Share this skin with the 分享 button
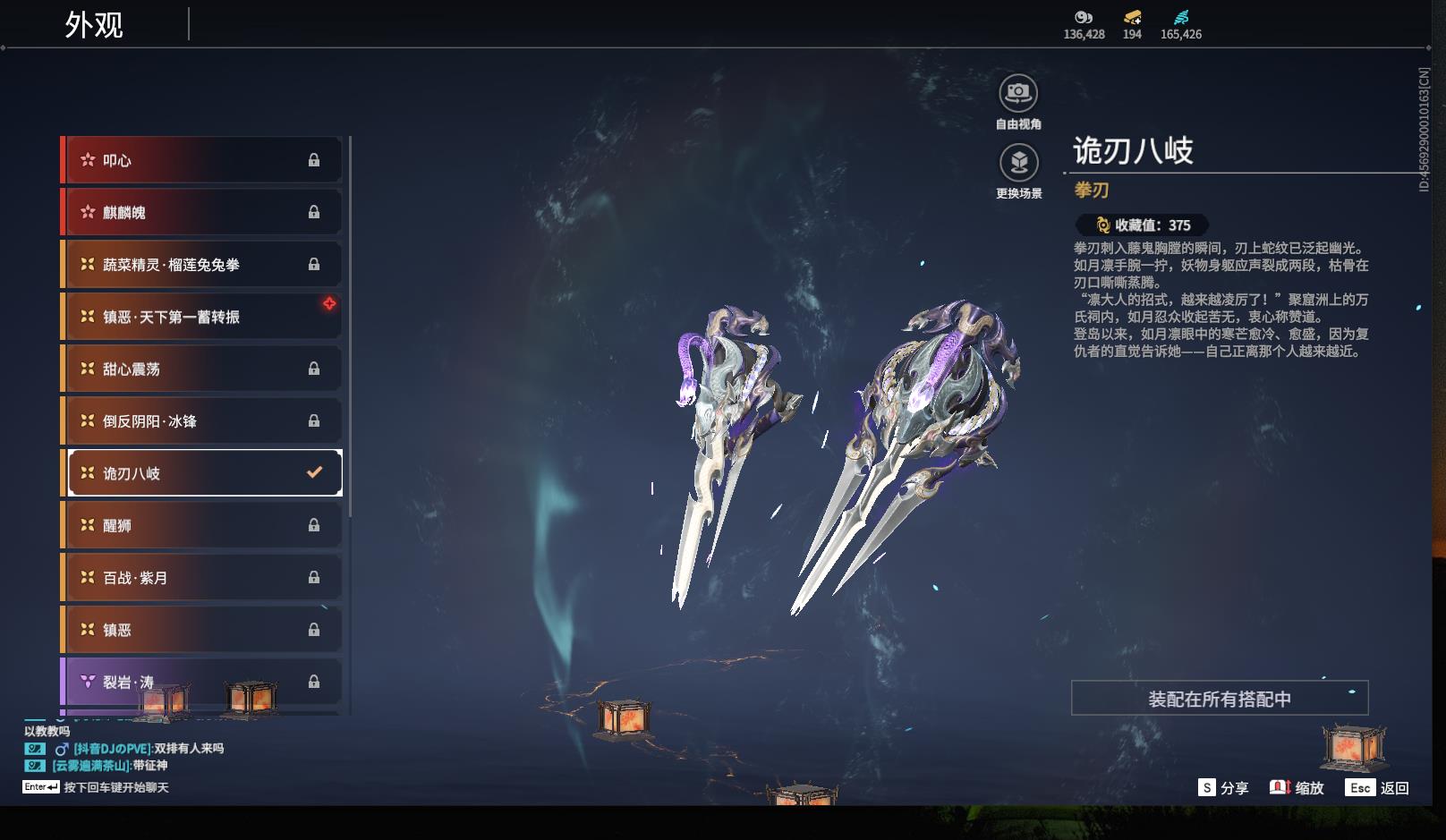 (1223, 788)
